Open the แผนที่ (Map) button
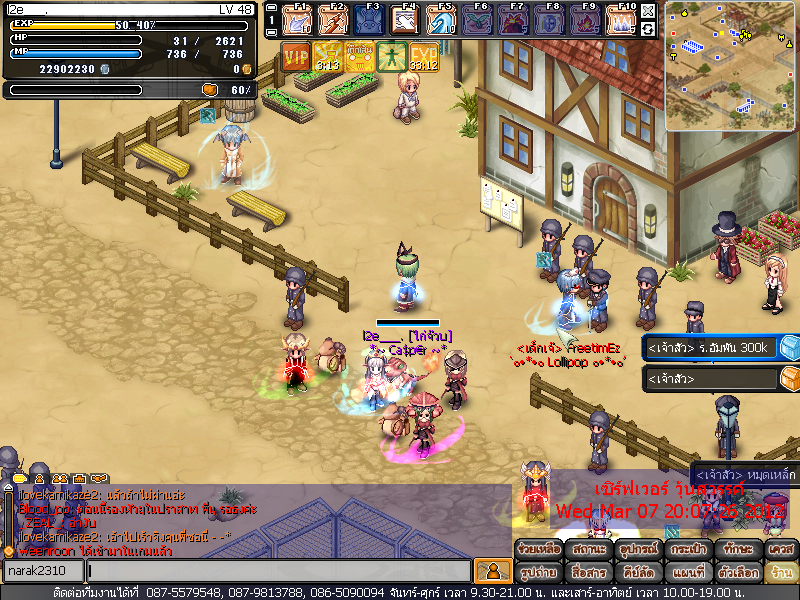This screenshot has width=800, height=600. [684, 573]
